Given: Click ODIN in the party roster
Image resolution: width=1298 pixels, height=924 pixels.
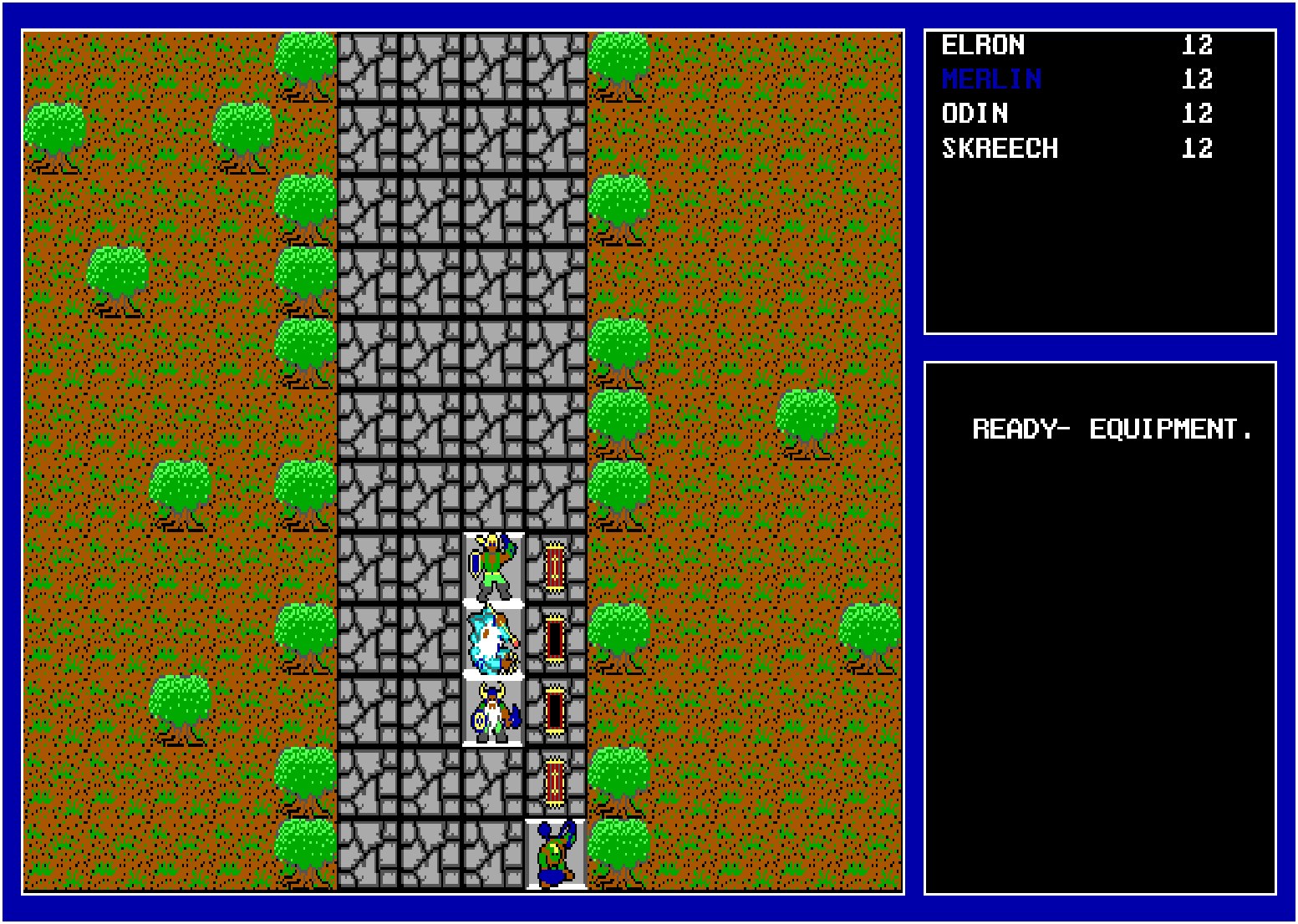Looking at the screenshot, I should (976, 114).
